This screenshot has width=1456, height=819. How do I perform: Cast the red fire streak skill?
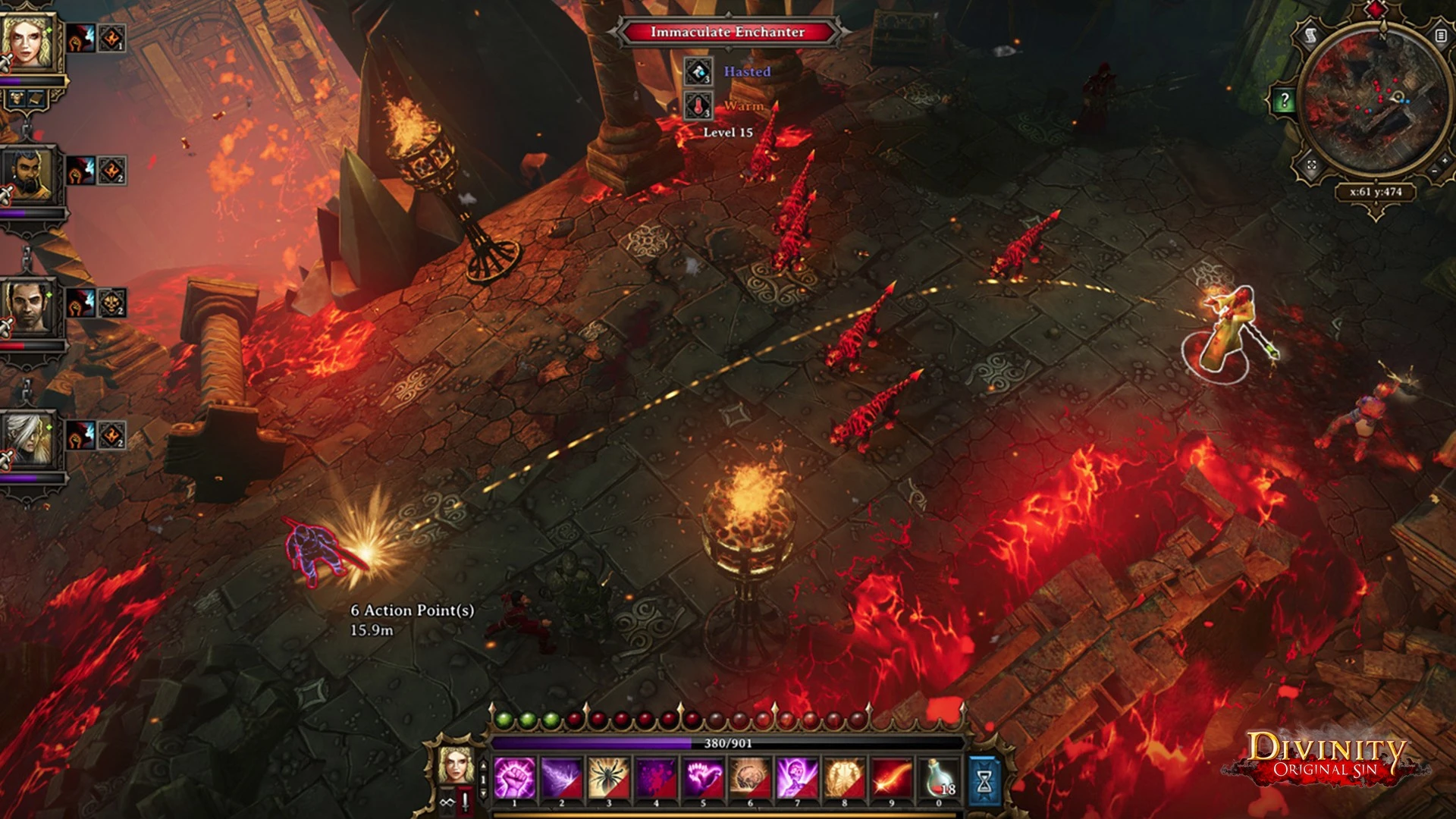(892, 779)
